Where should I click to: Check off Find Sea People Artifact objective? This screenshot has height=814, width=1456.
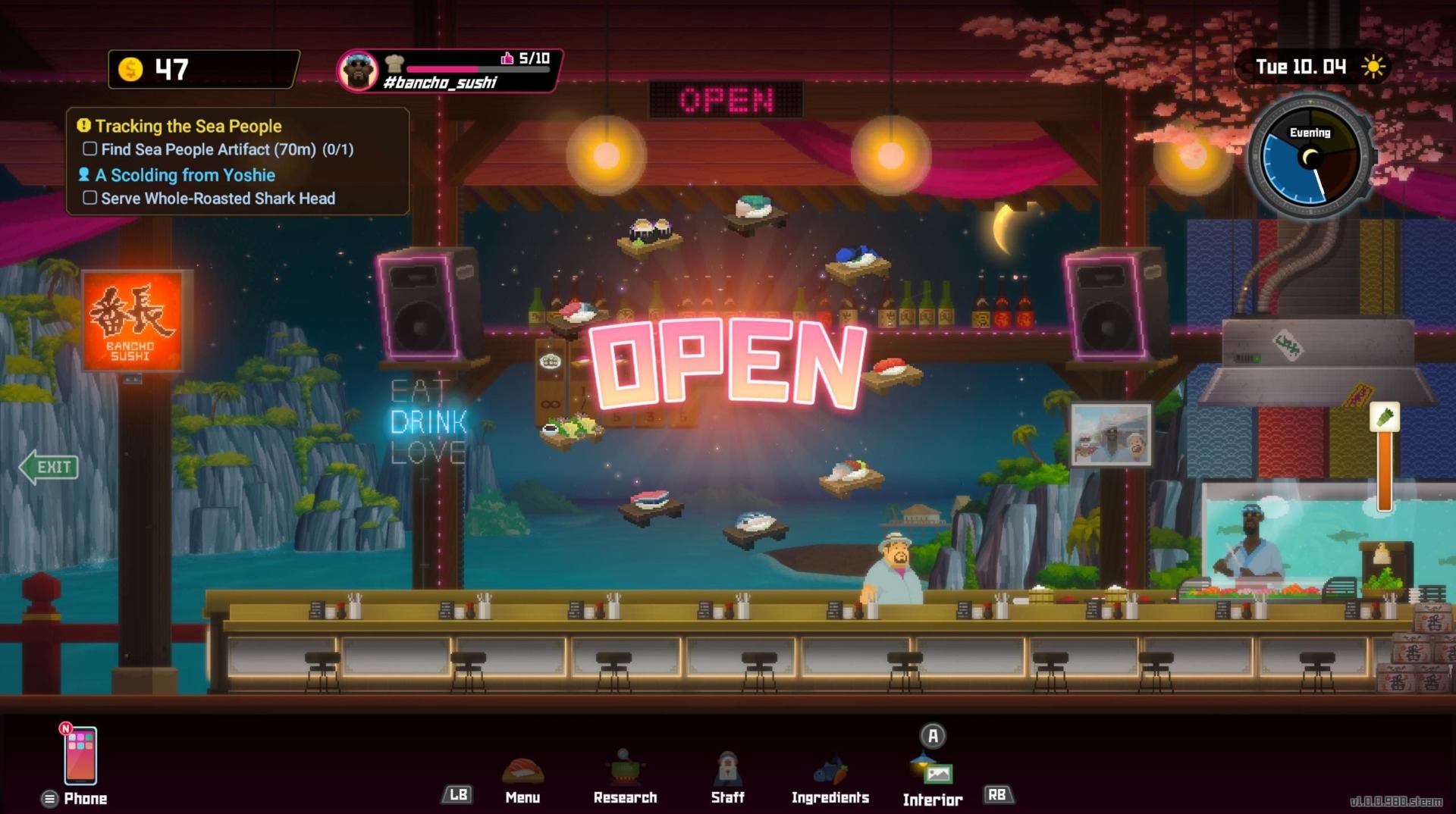90,149
